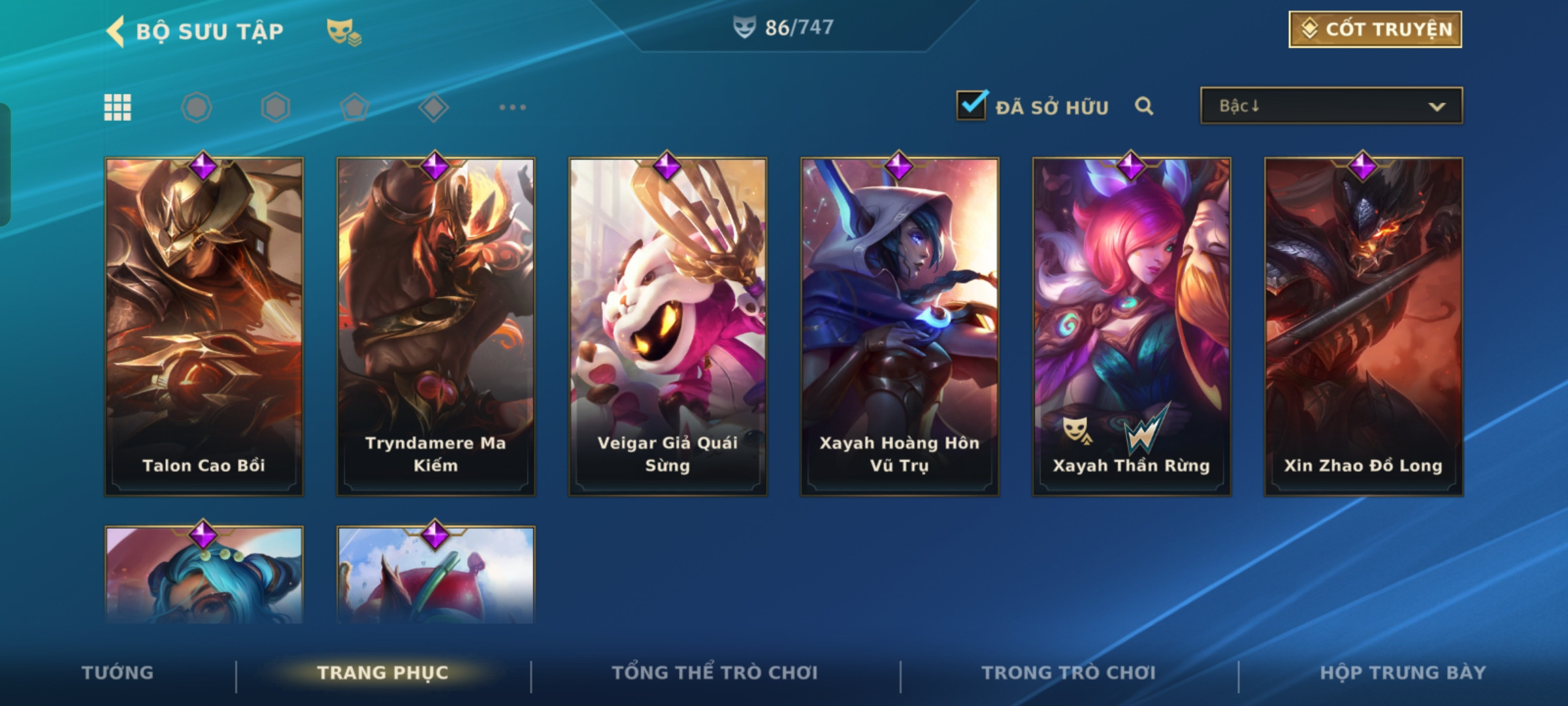Open the Xin Zhao Đồ Long skin

[x=1364, y=326]
